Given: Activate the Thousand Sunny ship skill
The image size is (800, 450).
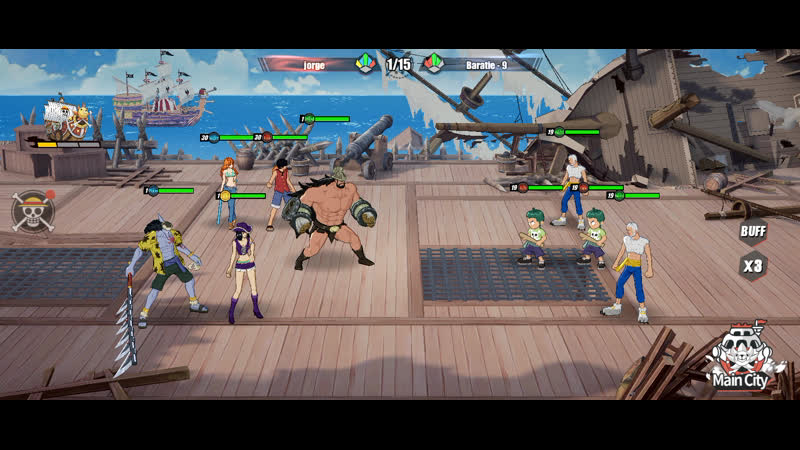Looking at the screenshot, I should [68, 120].
